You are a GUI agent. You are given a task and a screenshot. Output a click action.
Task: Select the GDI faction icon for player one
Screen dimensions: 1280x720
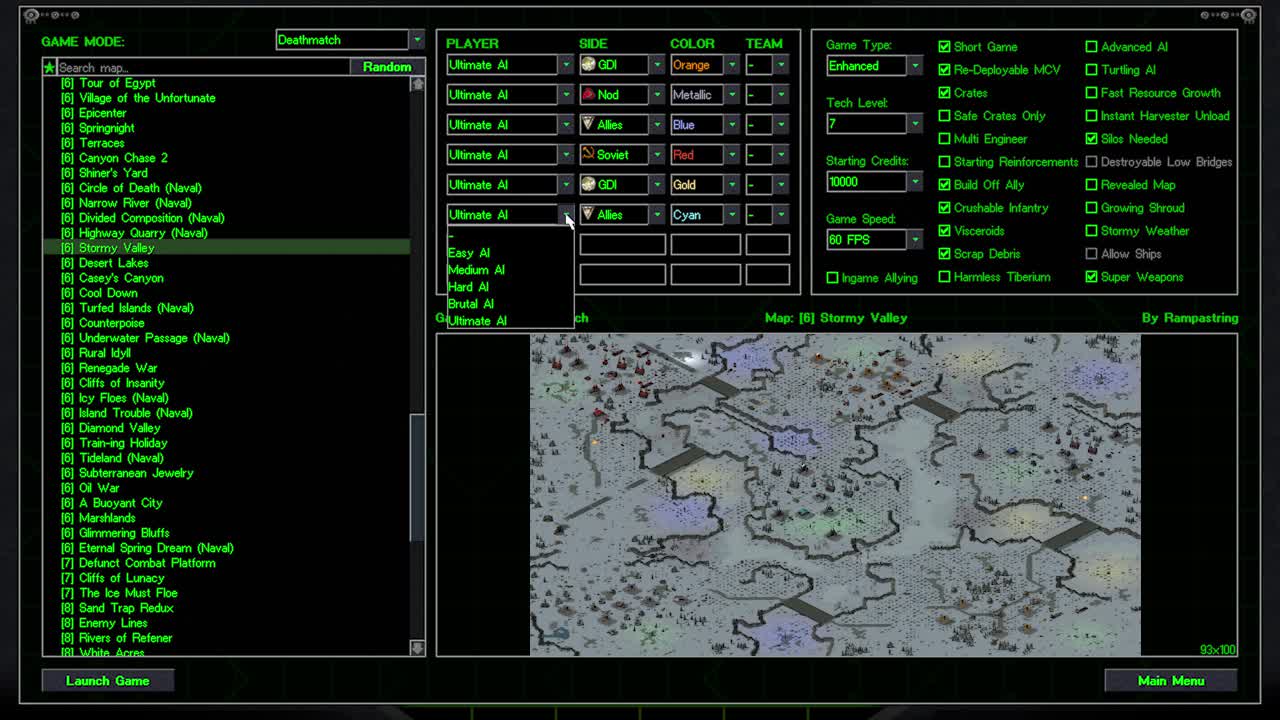[590, 64]
